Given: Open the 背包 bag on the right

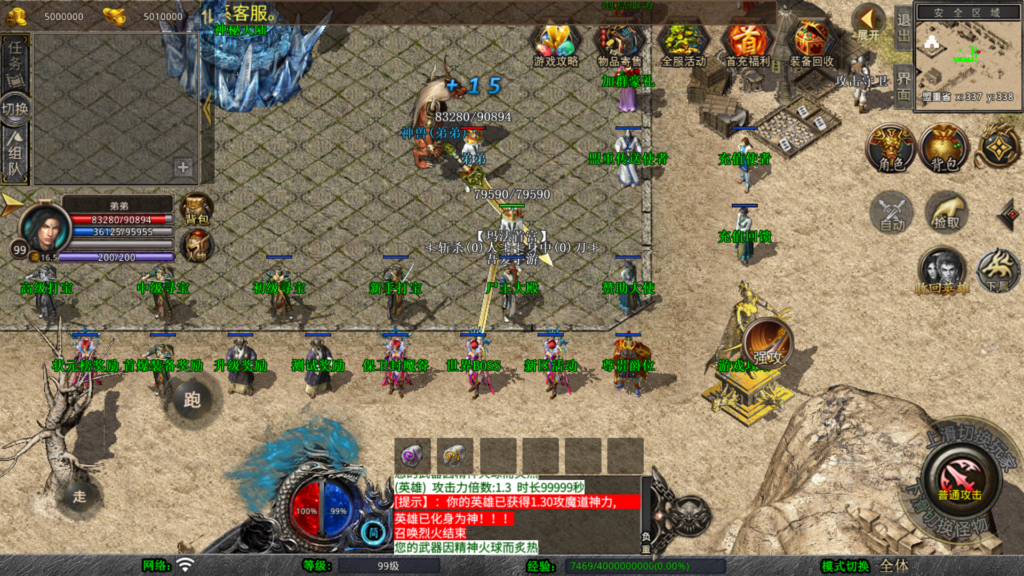Looking at the screenshot, I should (945, 148).
